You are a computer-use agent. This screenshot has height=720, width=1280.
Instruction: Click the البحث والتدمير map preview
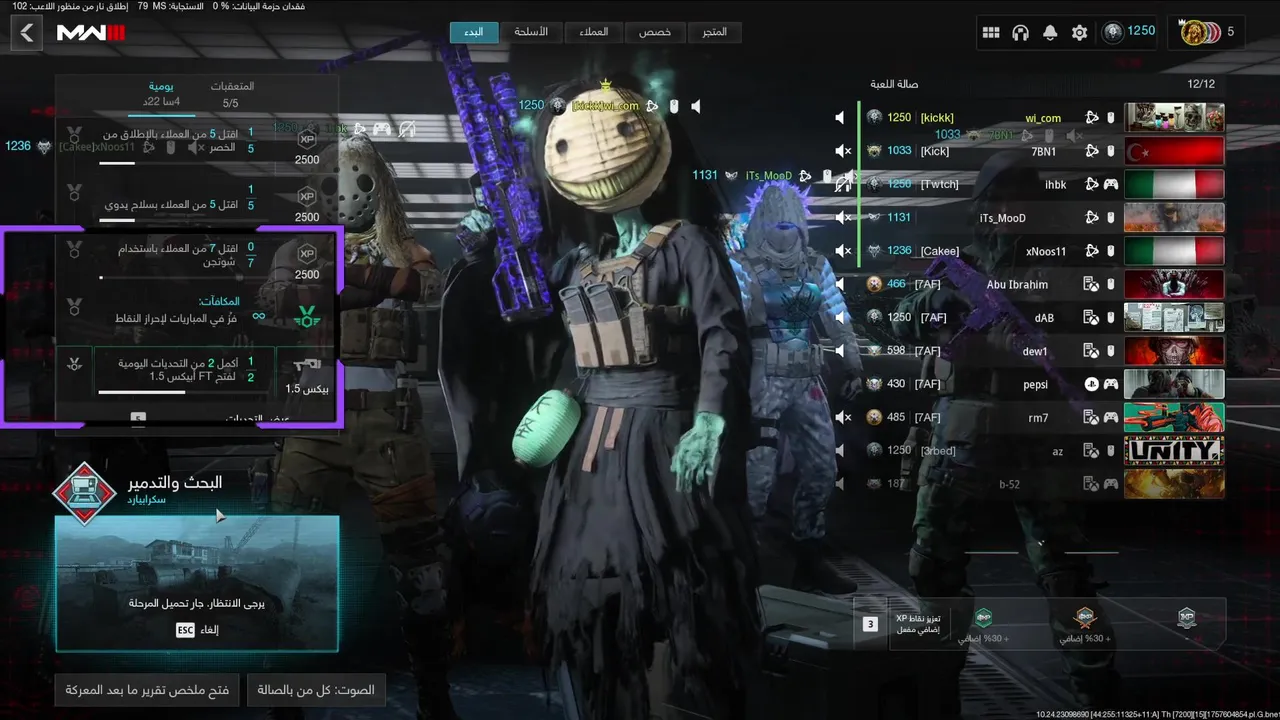197,583
